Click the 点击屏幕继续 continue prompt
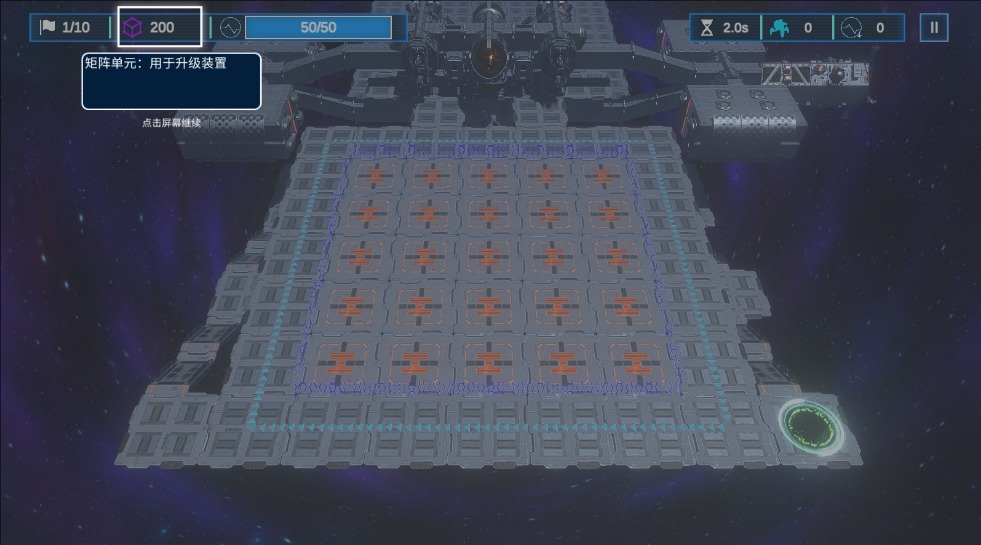 [171, 123]
